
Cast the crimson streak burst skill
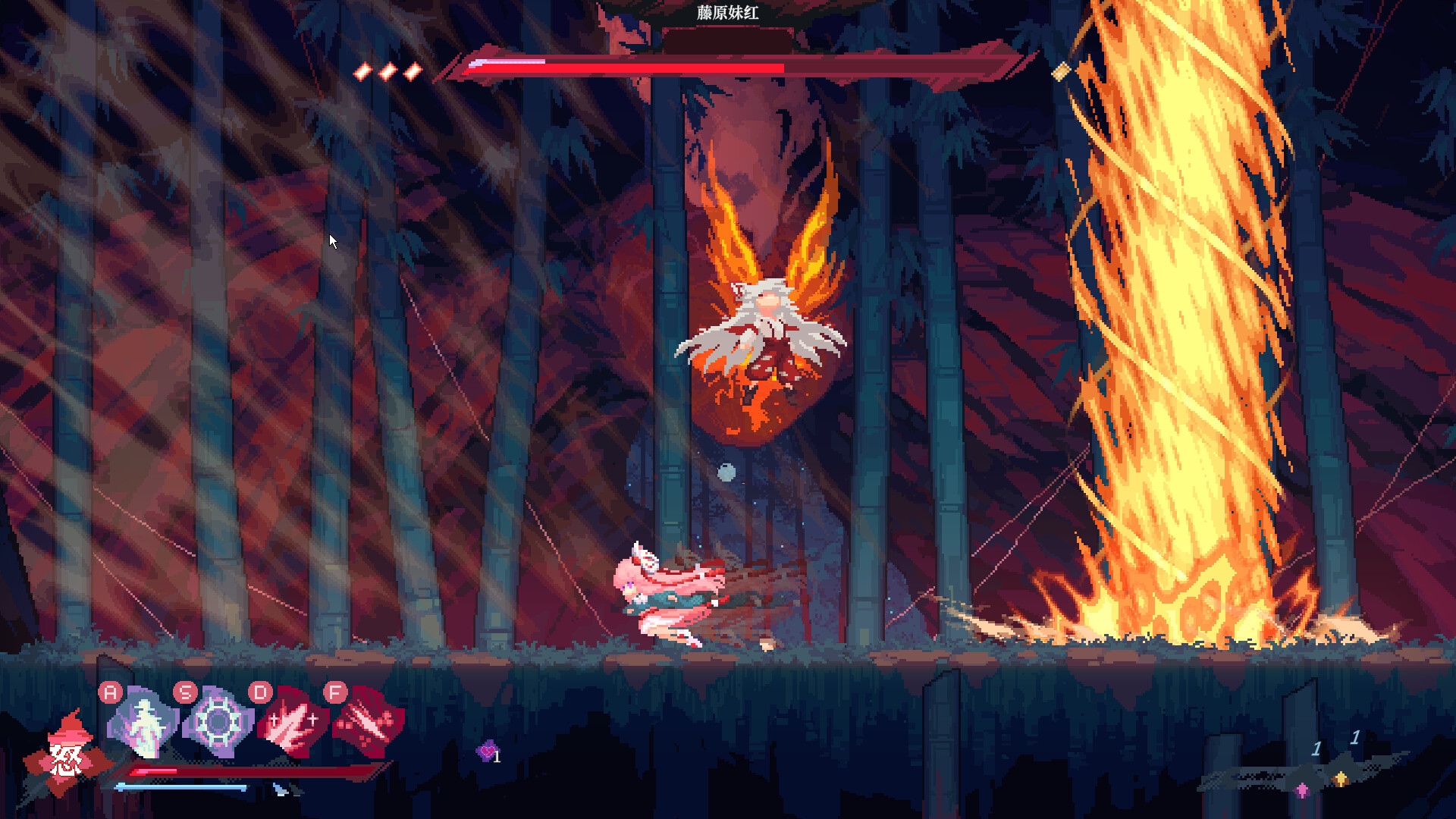[369, 723]
